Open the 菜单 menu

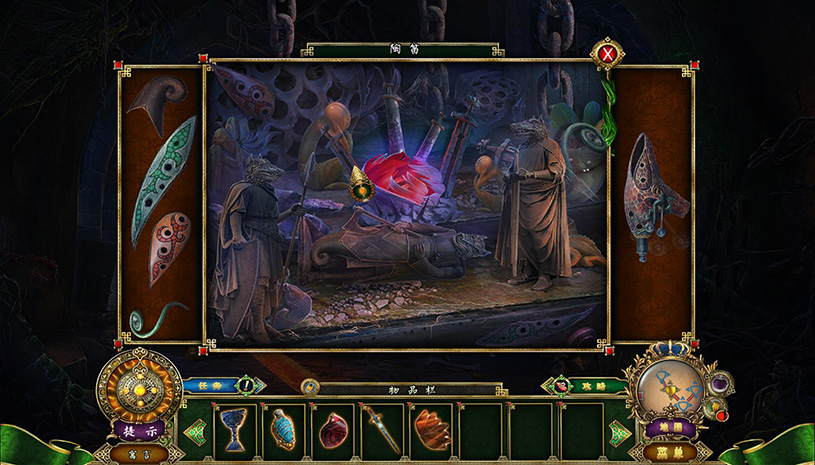(661, 451)
